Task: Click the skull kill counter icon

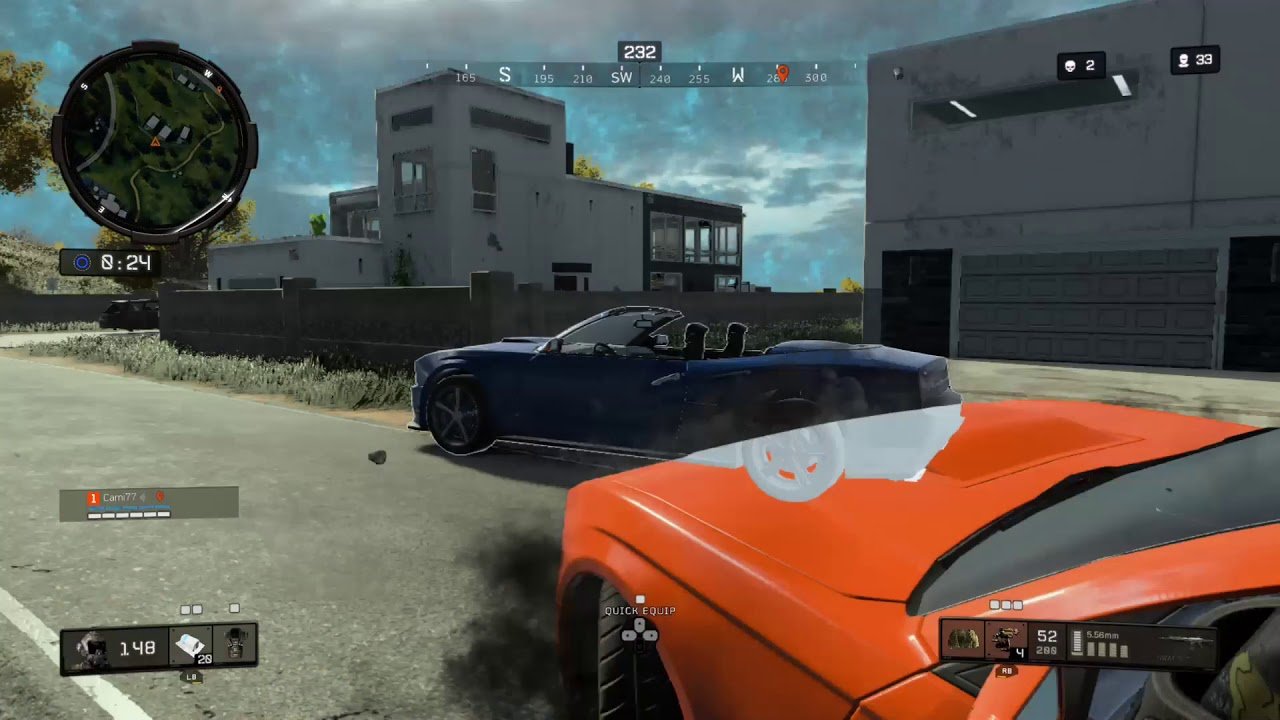Action: pyautogui.click(x=1070, y=66)
